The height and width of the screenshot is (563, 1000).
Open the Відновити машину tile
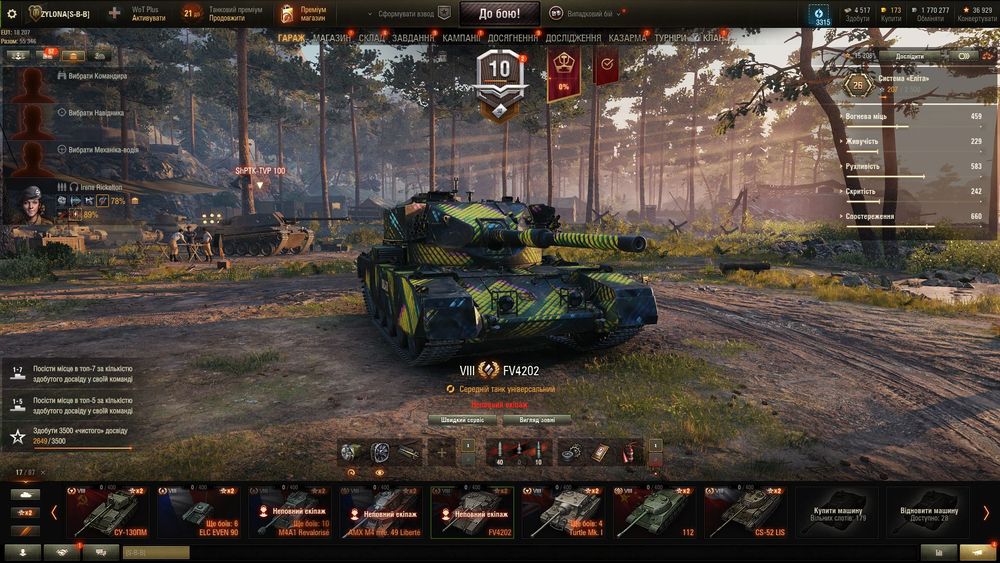(x=927, y=512)
